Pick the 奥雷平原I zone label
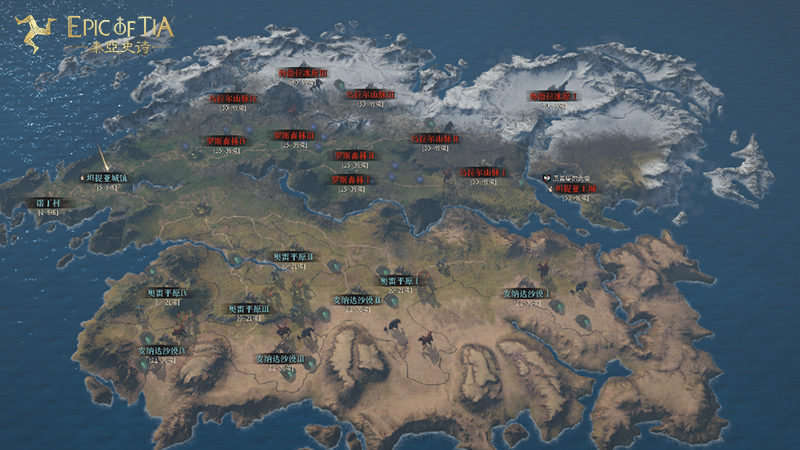Viewport: 800px width, 450px height. pos(398,281)
